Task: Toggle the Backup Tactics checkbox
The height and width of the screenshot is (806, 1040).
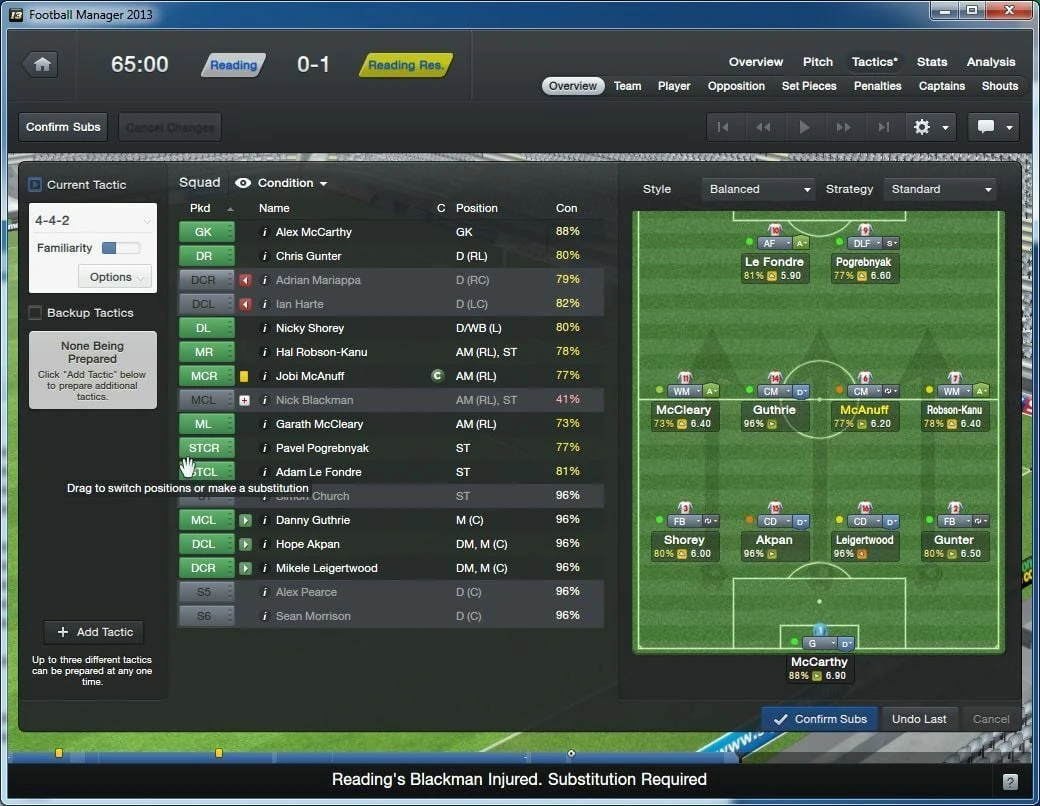Action: (x=36, y=313)
